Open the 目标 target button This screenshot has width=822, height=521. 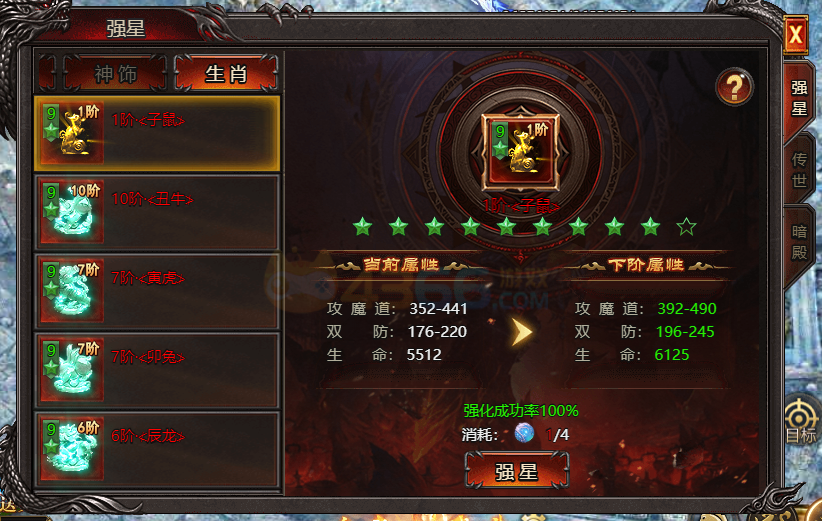802,423
